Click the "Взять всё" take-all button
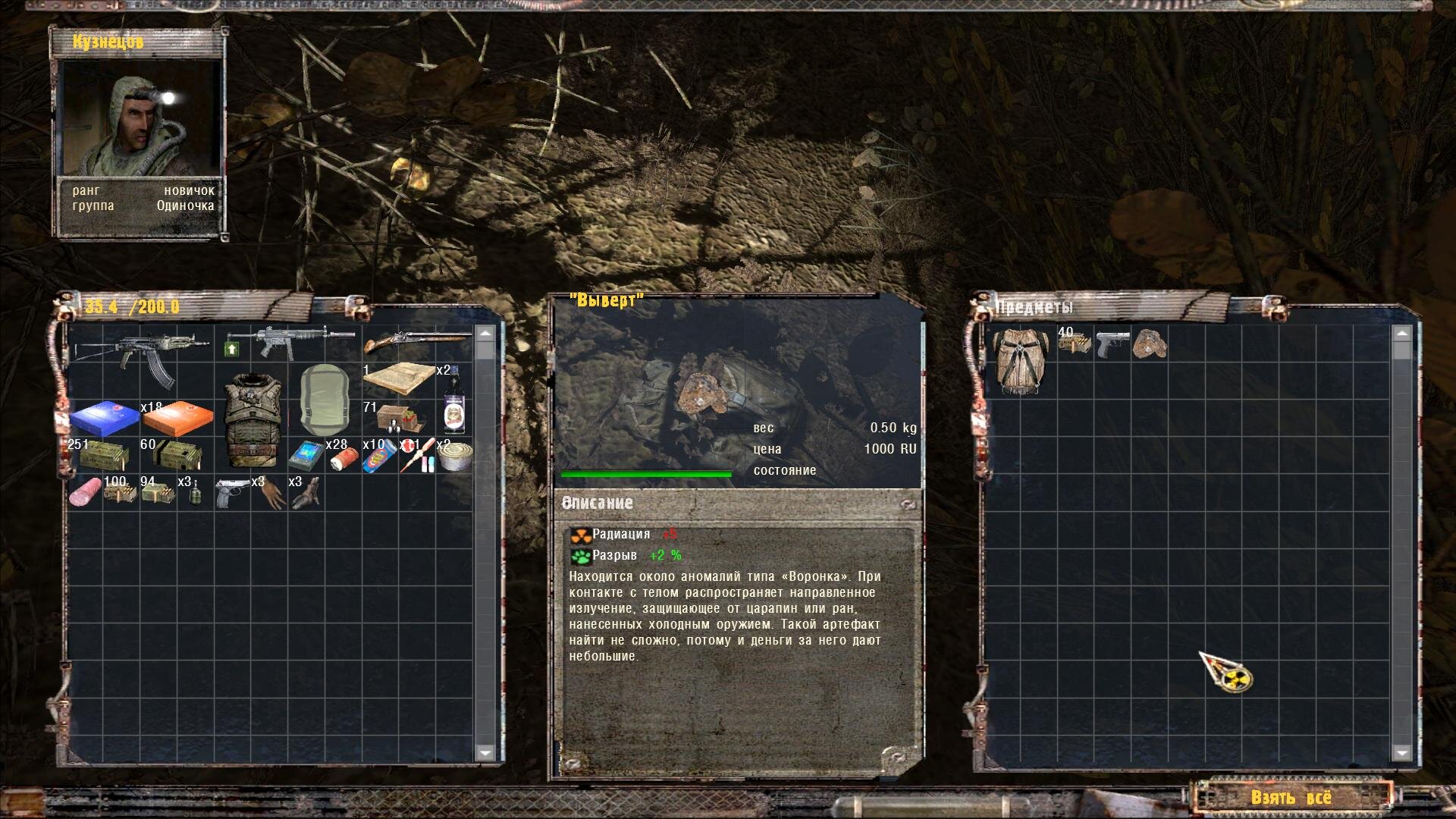1456x819 pixels. click(x=1291, y=797)
